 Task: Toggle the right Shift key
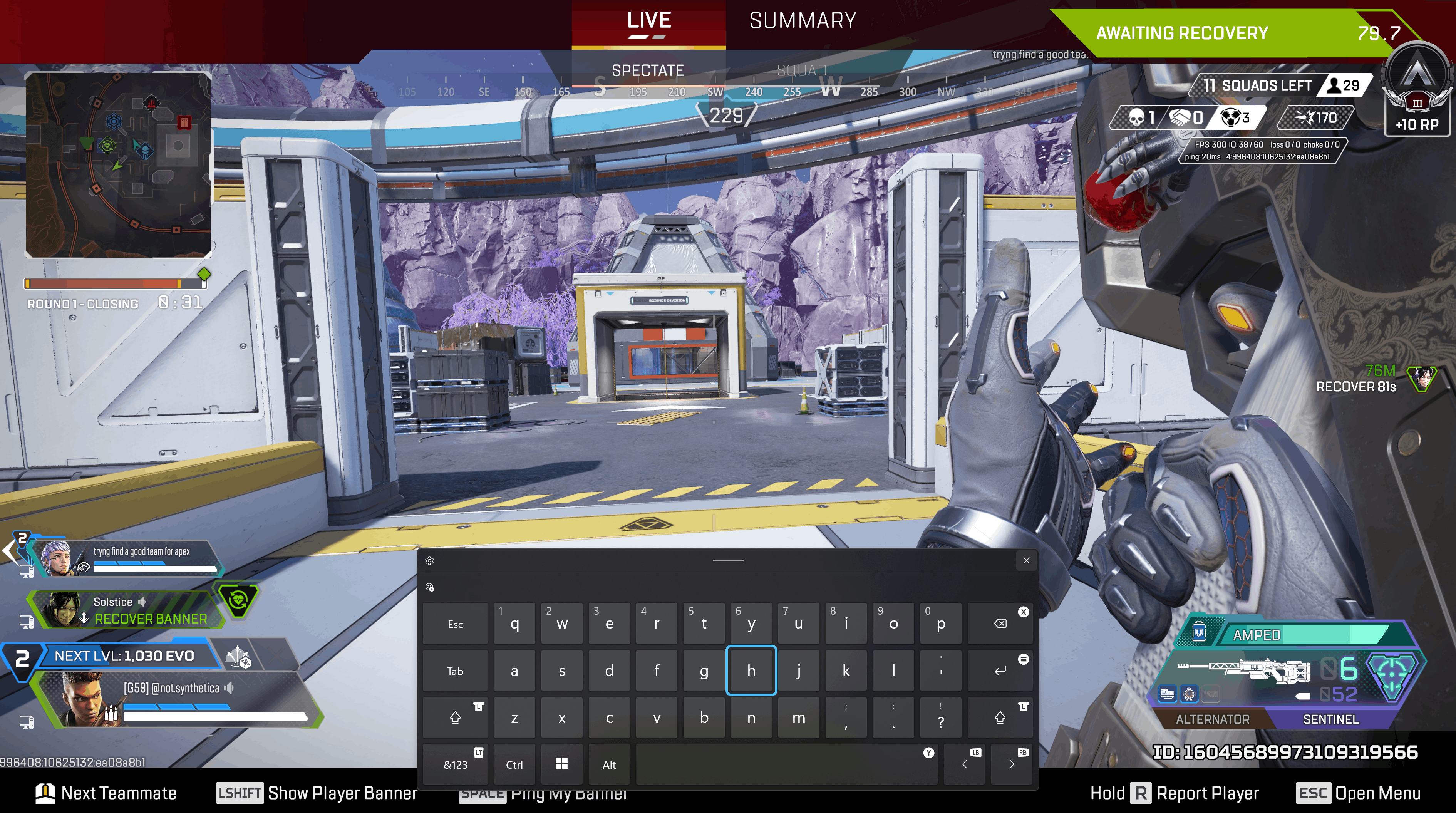click(x=1000, y=717)
